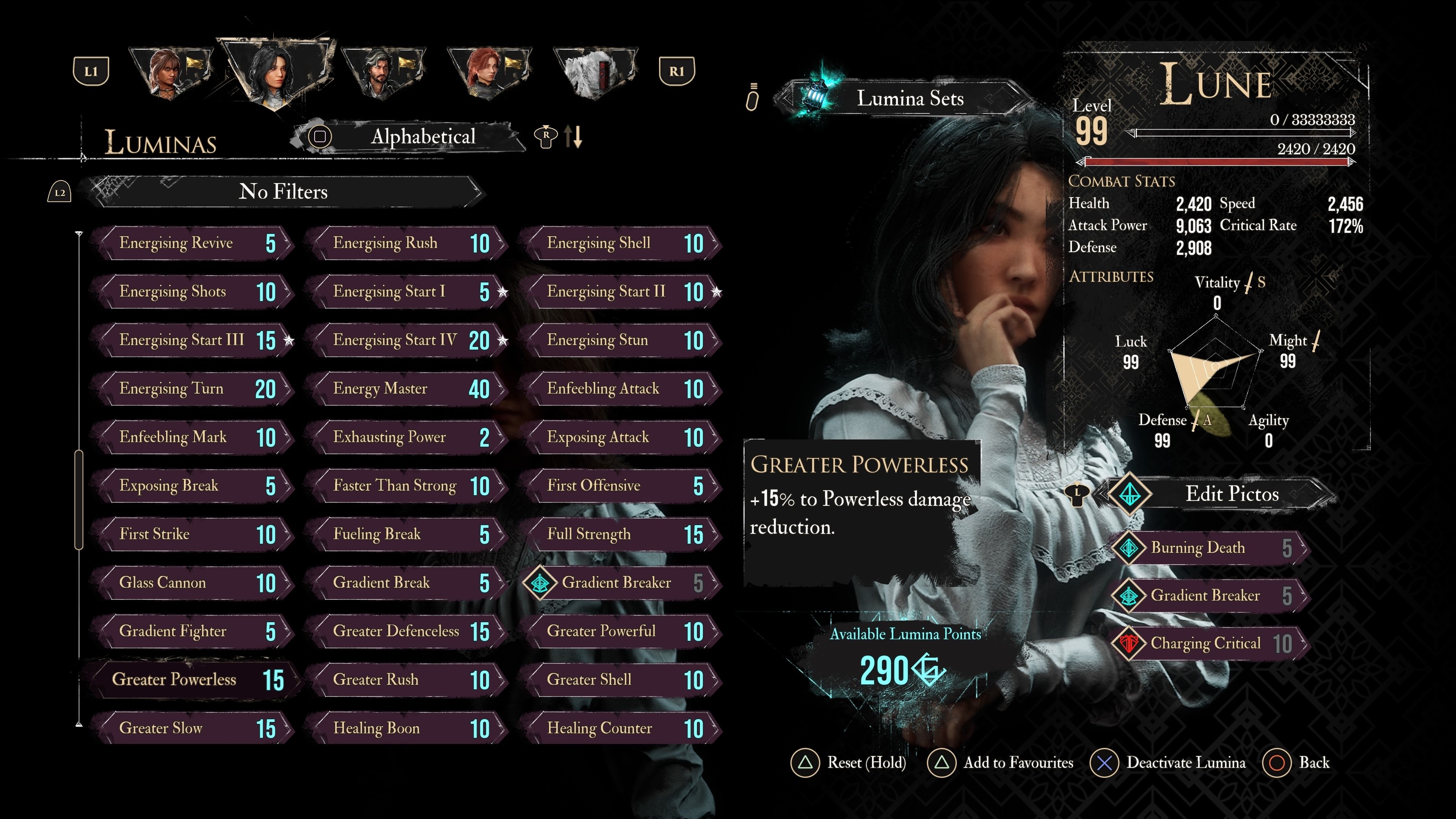Choose the Energy Master lumina entry

click(407, 389)
